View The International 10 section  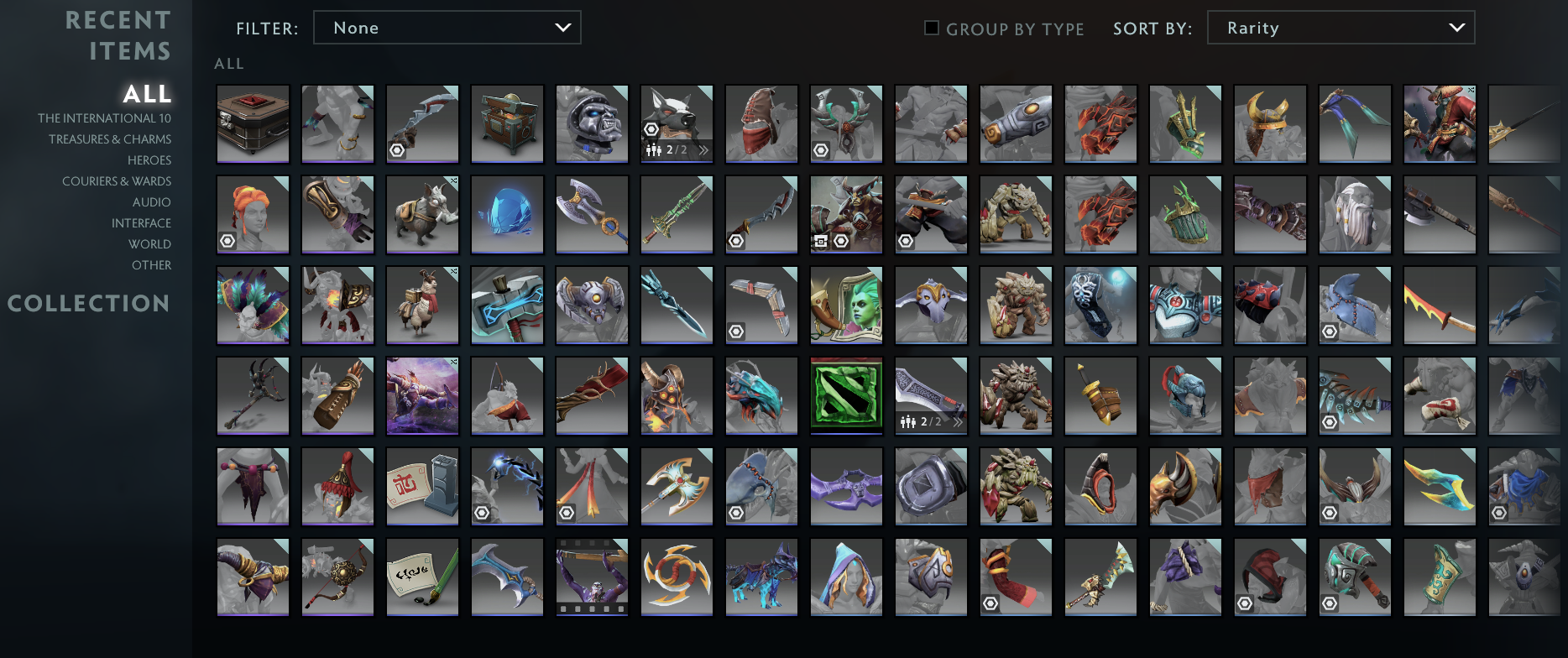point(106,117)
